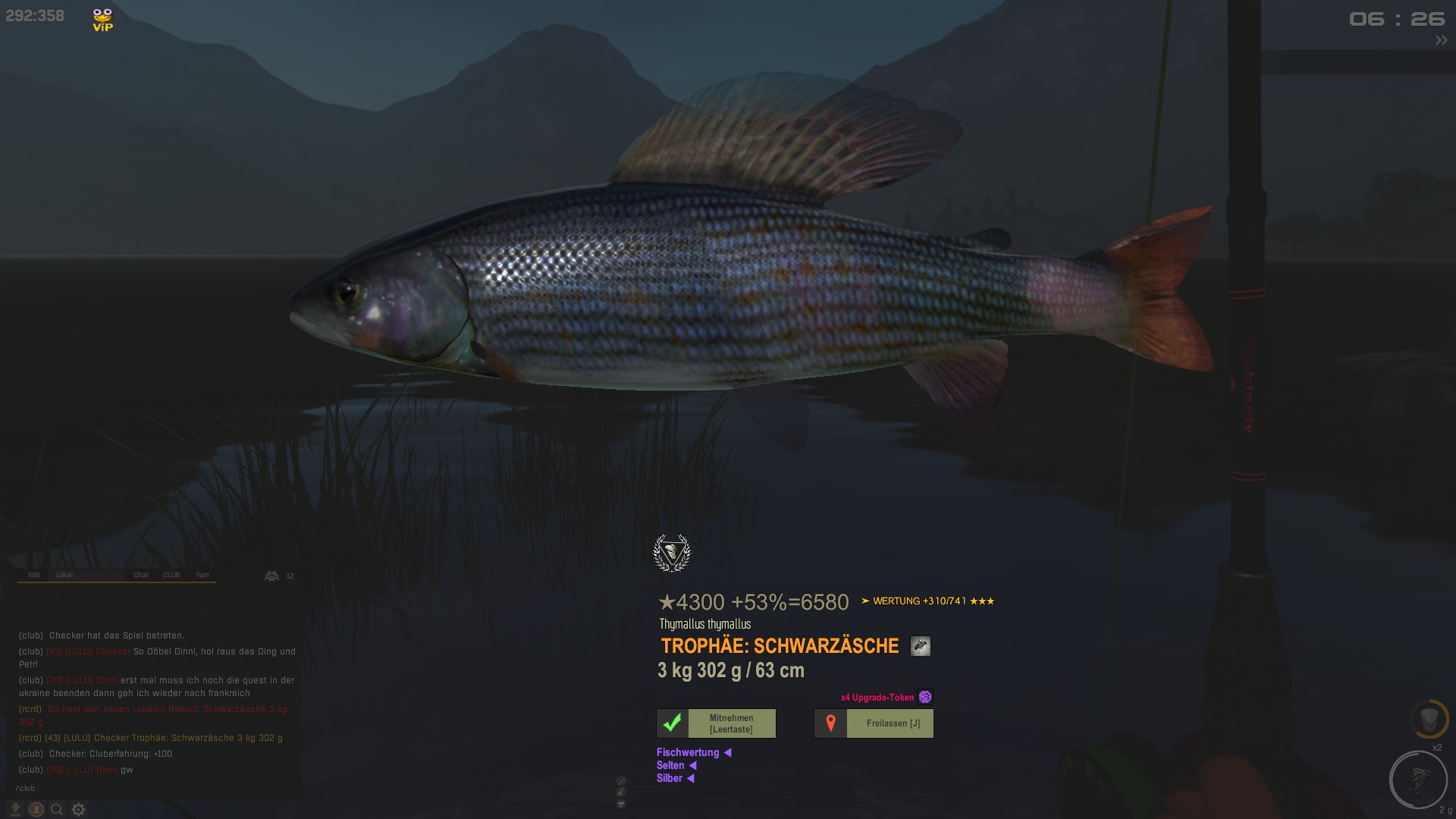Image resolution: width=1456 pixels, height=819 pixels.
Task: Open the tackle icon beside Schwarzäsche
Action: [920, 646]
